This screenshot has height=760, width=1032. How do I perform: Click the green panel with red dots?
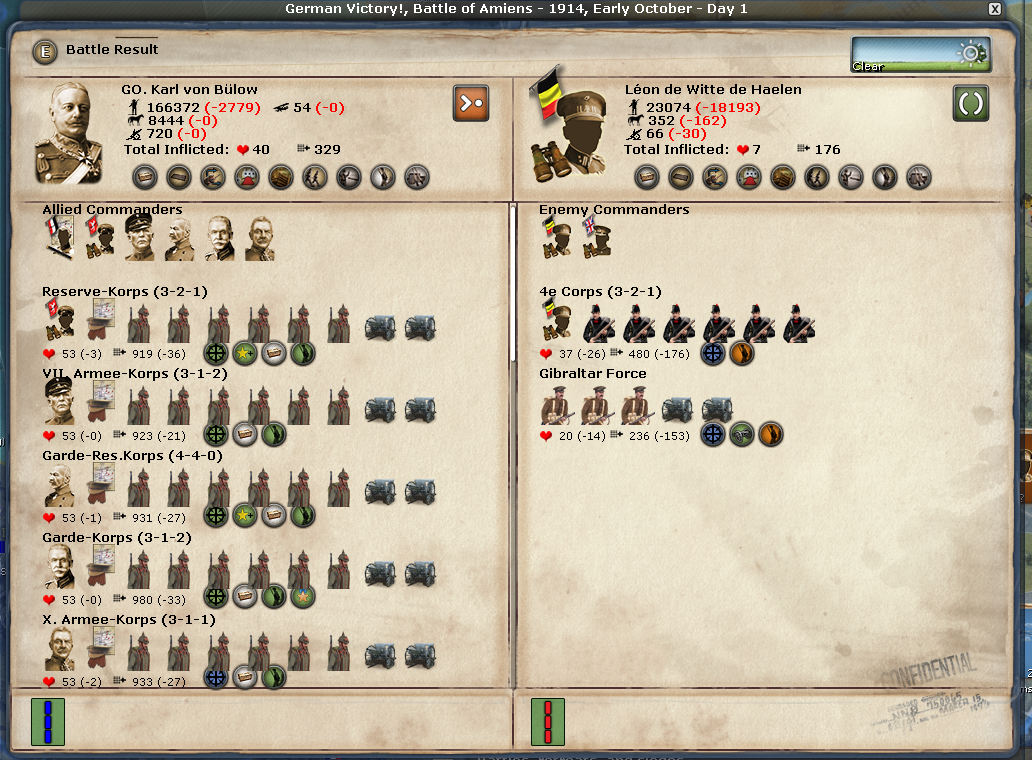[x=547, y=722]
